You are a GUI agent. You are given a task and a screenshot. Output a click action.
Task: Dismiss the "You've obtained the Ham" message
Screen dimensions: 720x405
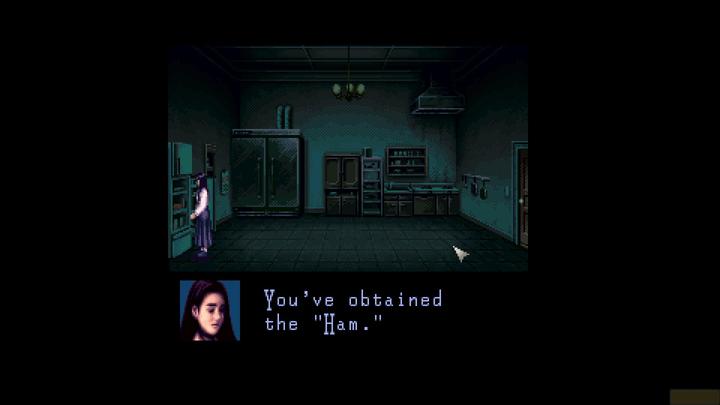352,311
